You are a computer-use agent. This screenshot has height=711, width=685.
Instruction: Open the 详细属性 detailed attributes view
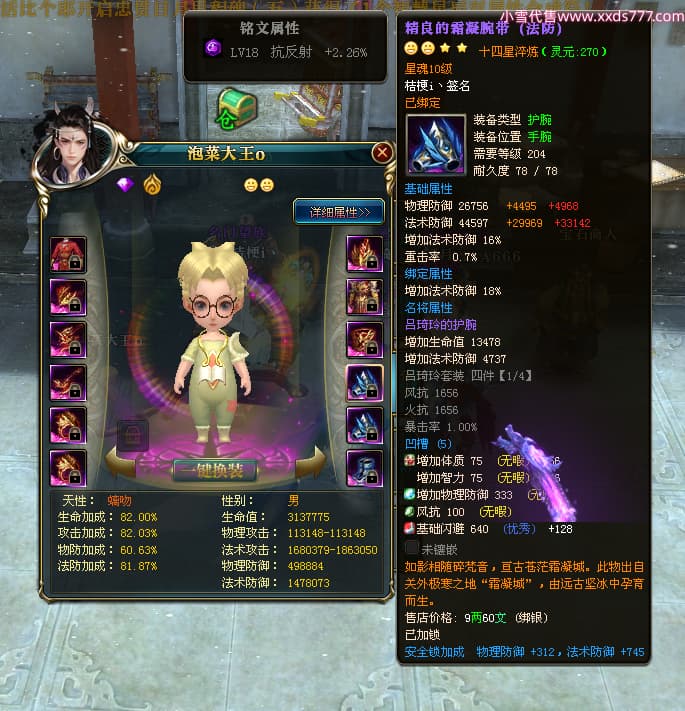[338, 212]
